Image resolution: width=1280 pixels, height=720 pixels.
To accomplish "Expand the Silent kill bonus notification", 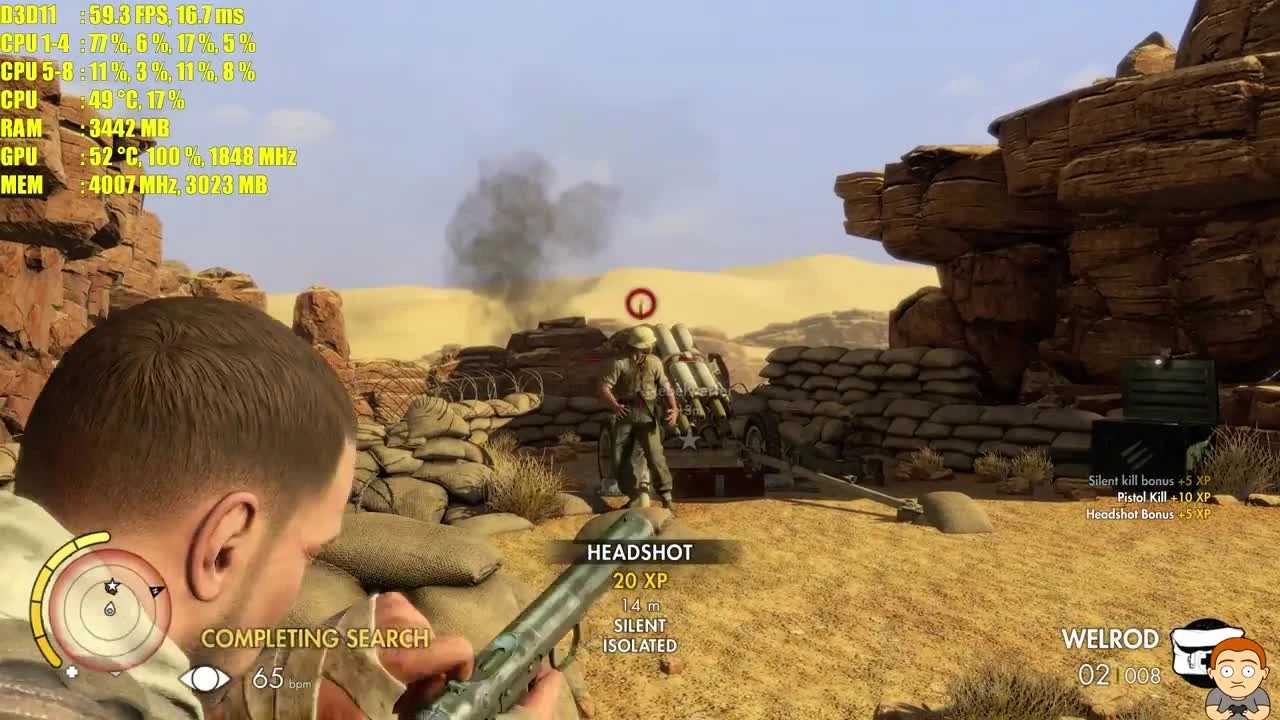I will point(1148,480).
